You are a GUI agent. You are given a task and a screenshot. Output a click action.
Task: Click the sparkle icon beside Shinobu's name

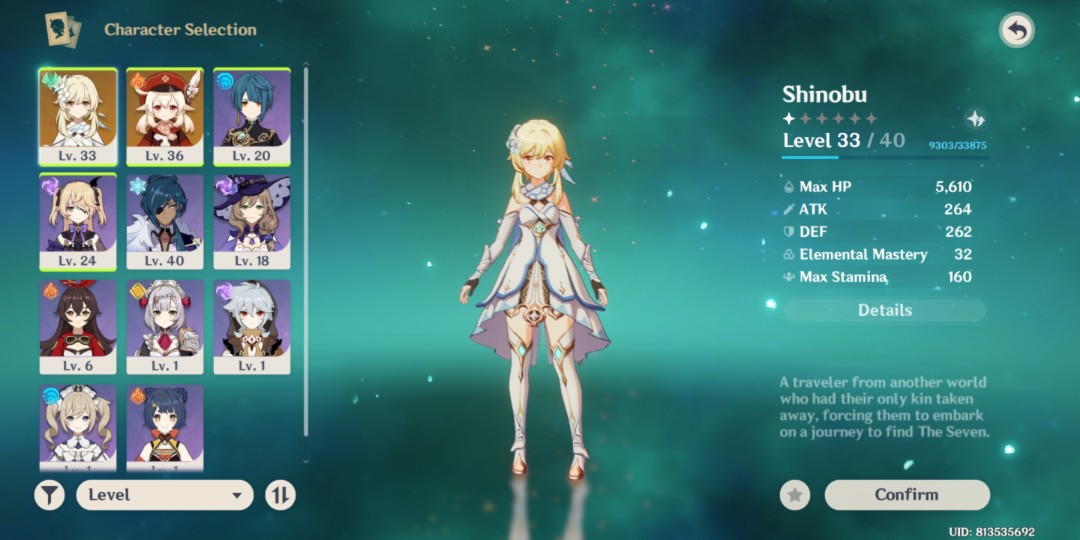click(975, 119)
